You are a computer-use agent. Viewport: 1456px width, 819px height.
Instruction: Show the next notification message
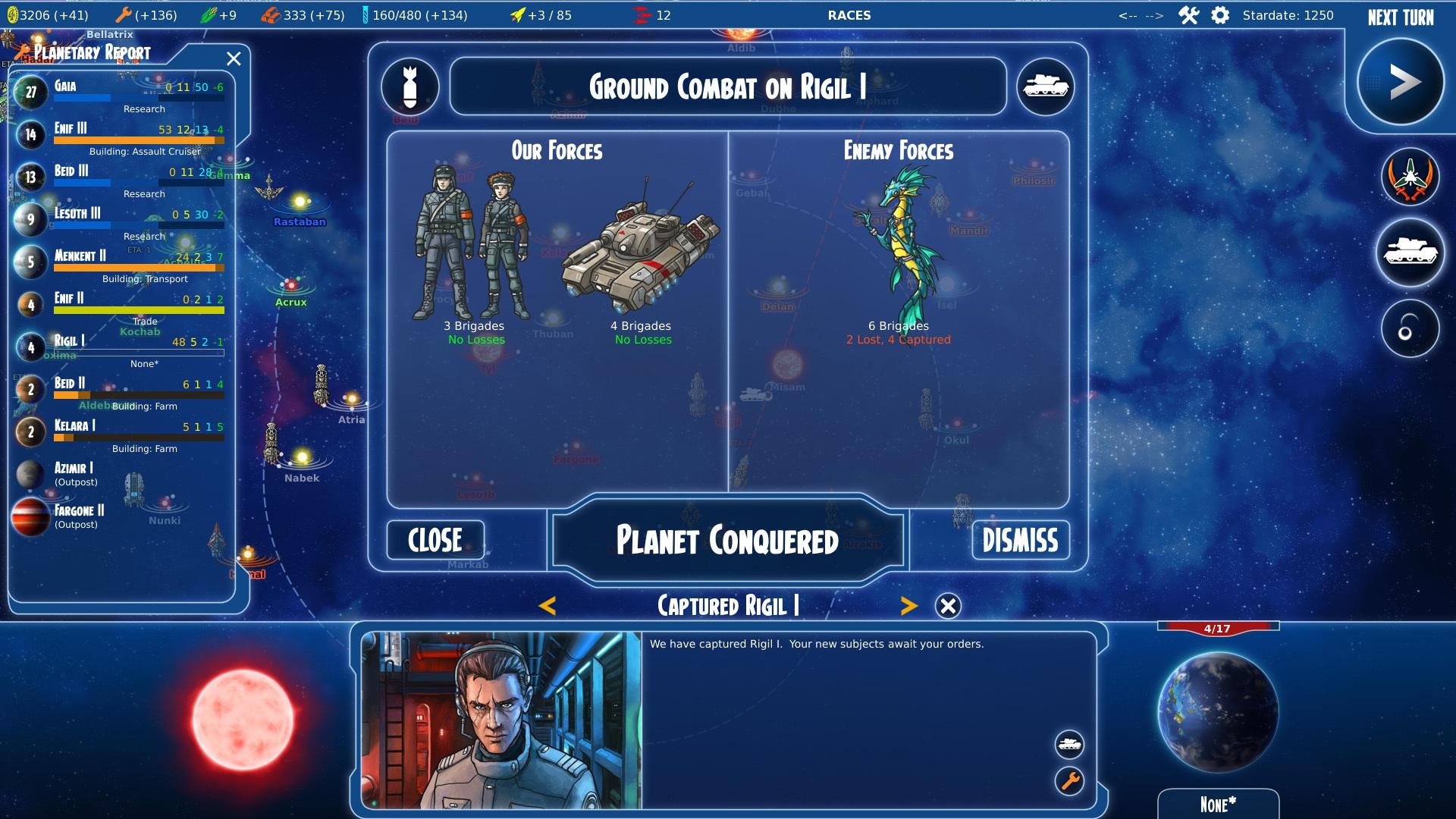(x=908, y=606)
